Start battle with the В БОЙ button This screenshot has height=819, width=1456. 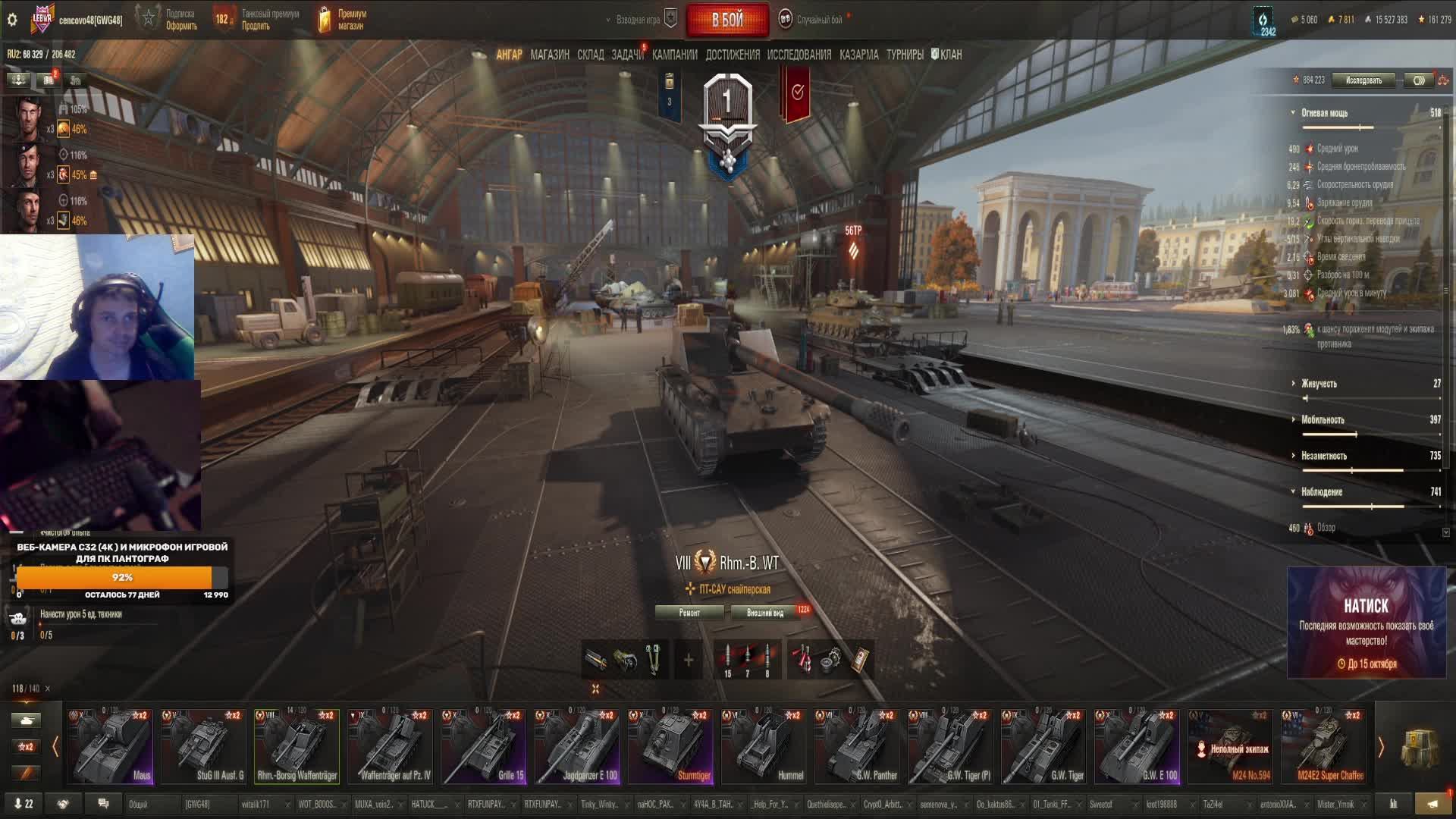point(726,20)
